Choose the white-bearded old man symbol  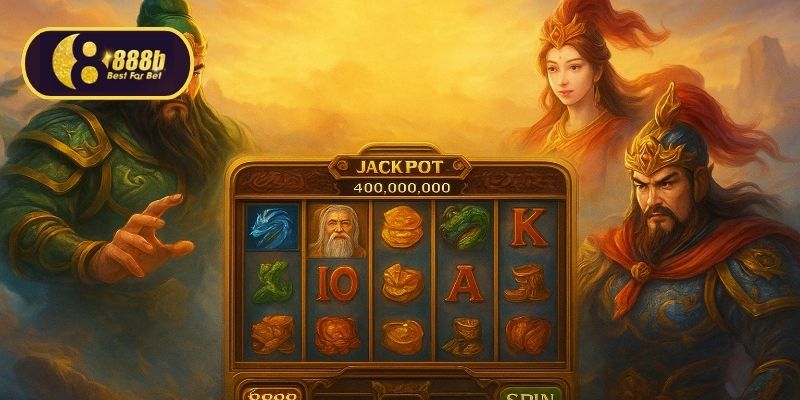coord(337,231)
